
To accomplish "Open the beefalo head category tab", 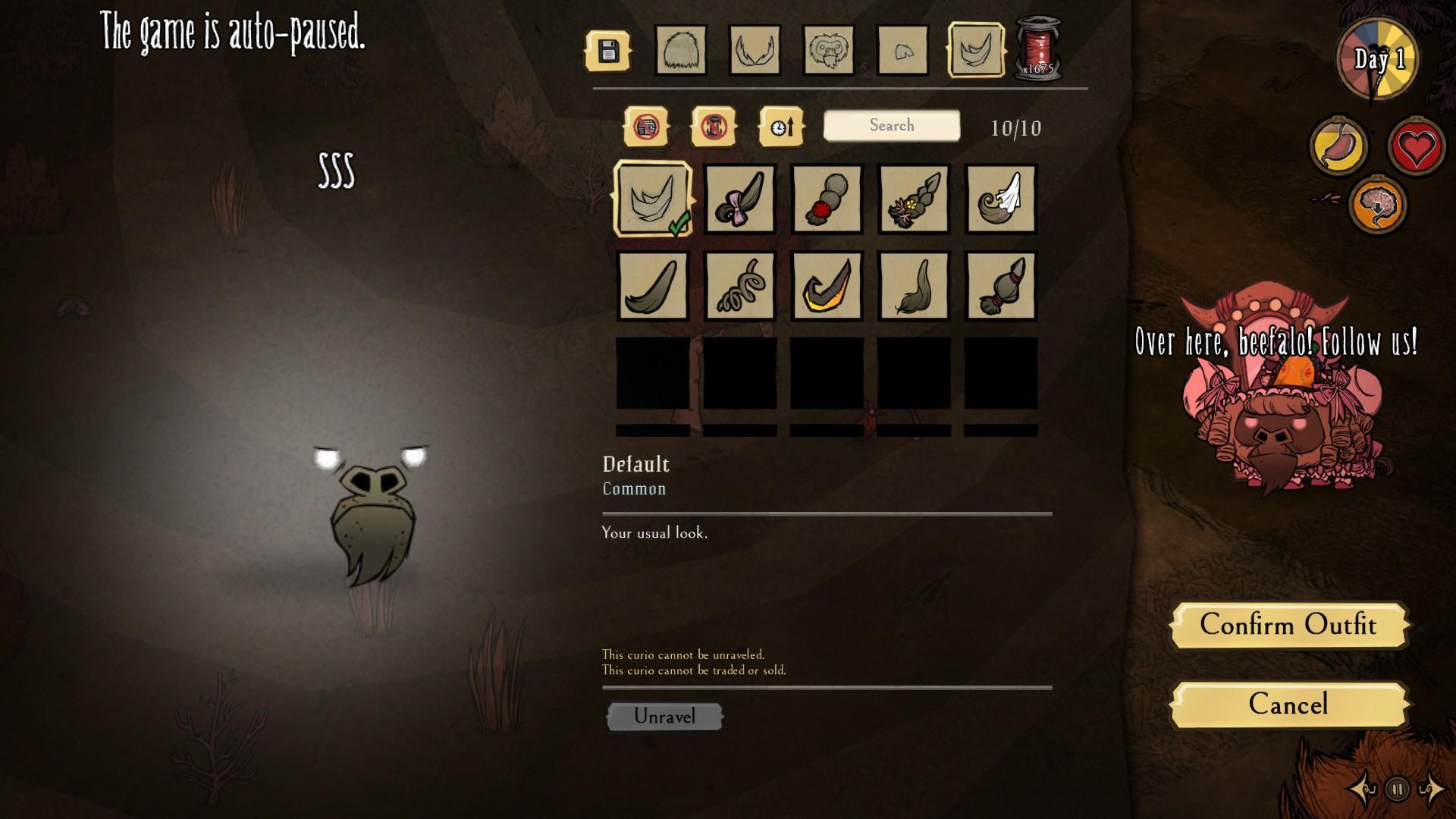I will (828, 52).
